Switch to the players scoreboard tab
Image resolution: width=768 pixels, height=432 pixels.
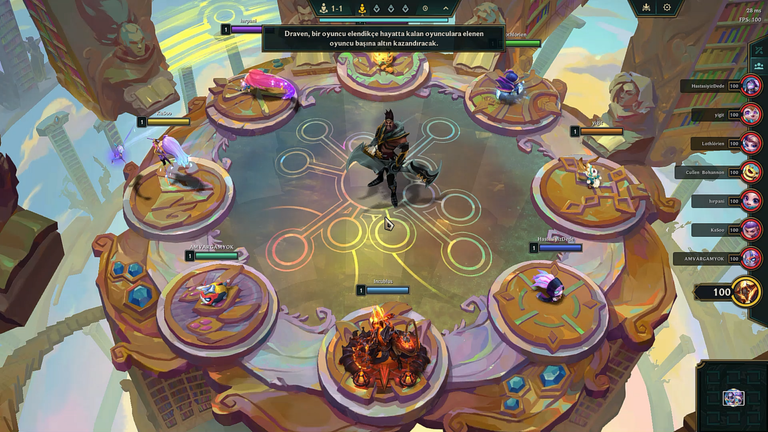coord(758,66)
